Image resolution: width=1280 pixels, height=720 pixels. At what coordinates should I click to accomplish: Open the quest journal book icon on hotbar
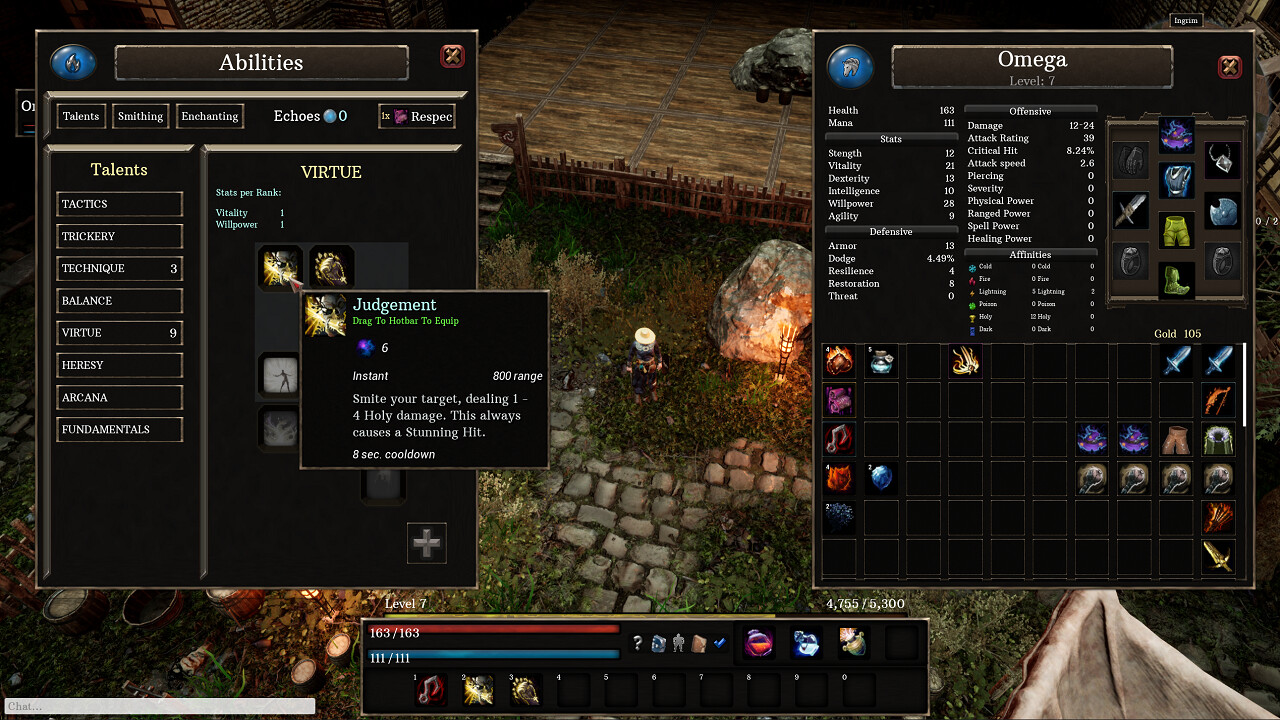tap(700, 643)
